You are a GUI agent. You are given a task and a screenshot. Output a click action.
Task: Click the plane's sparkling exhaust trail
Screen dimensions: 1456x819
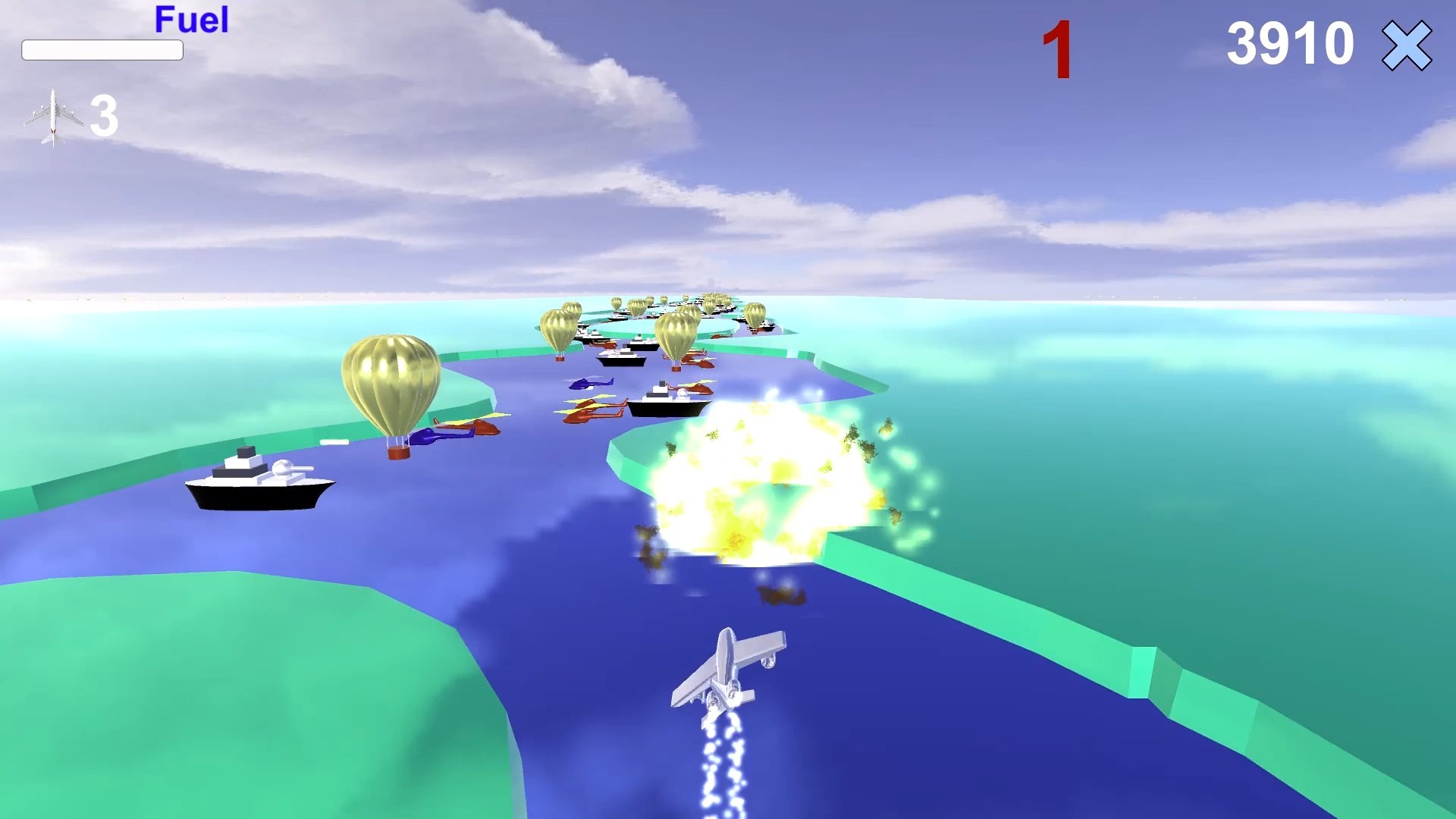click(x=720, y=758)
